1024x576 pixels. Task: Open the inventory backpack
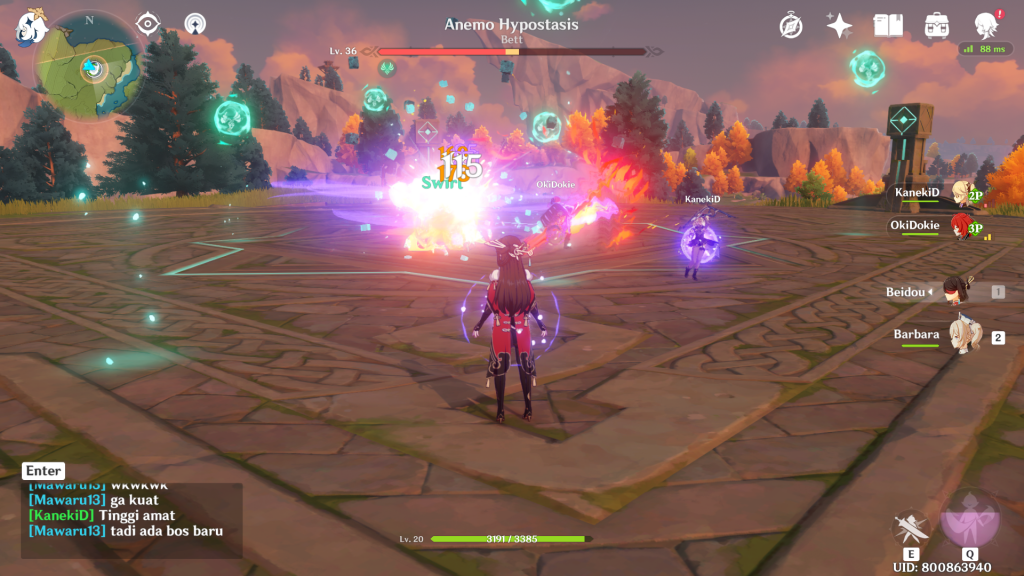tap(937, 26)
